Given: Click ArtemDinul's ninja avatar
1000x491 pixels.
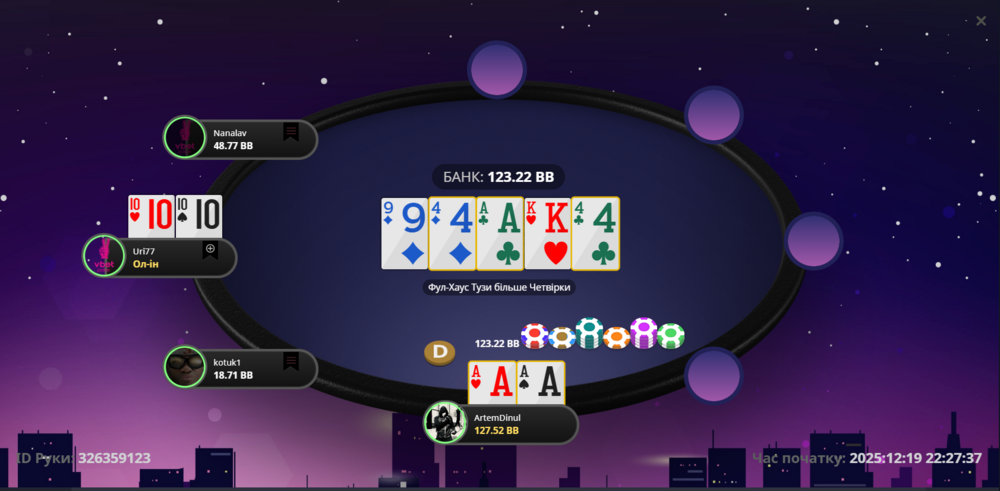Looking at the screenshot, I should pyautogui.click(x=445, y=423).
